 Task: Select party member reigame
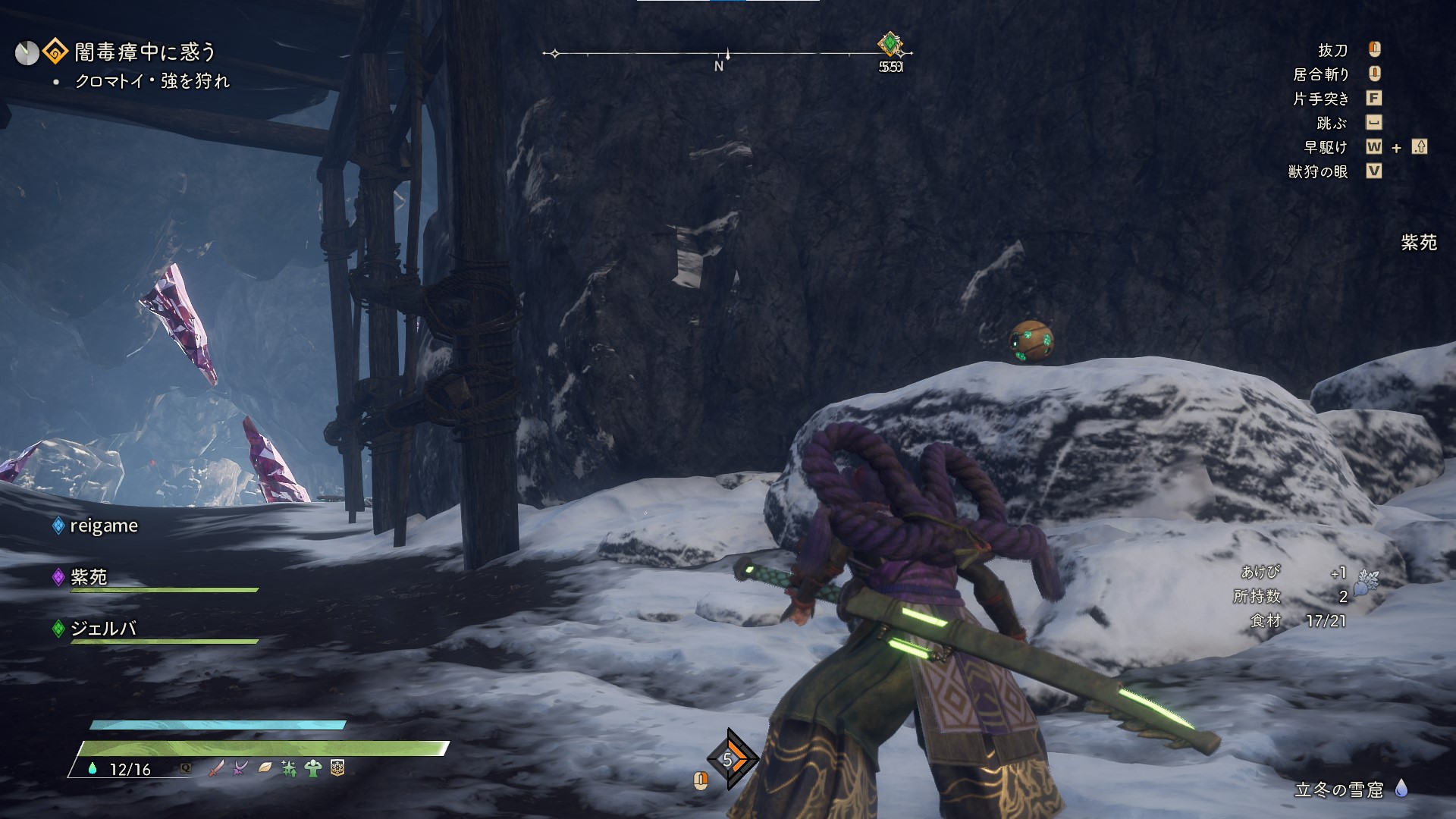(103, 526)
